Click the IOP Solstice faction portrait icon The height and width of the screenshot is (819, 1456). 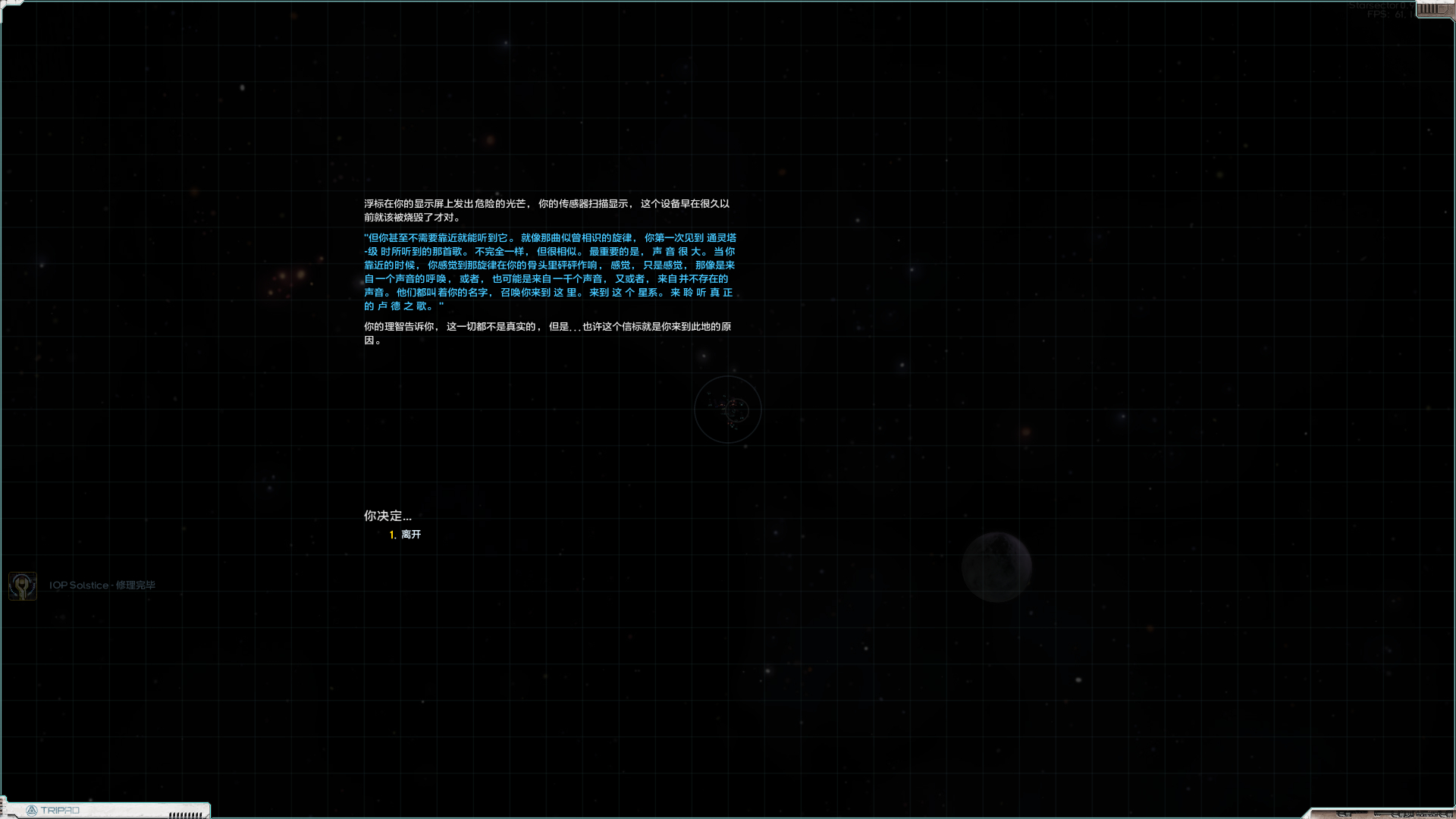(x=22, y=585)
